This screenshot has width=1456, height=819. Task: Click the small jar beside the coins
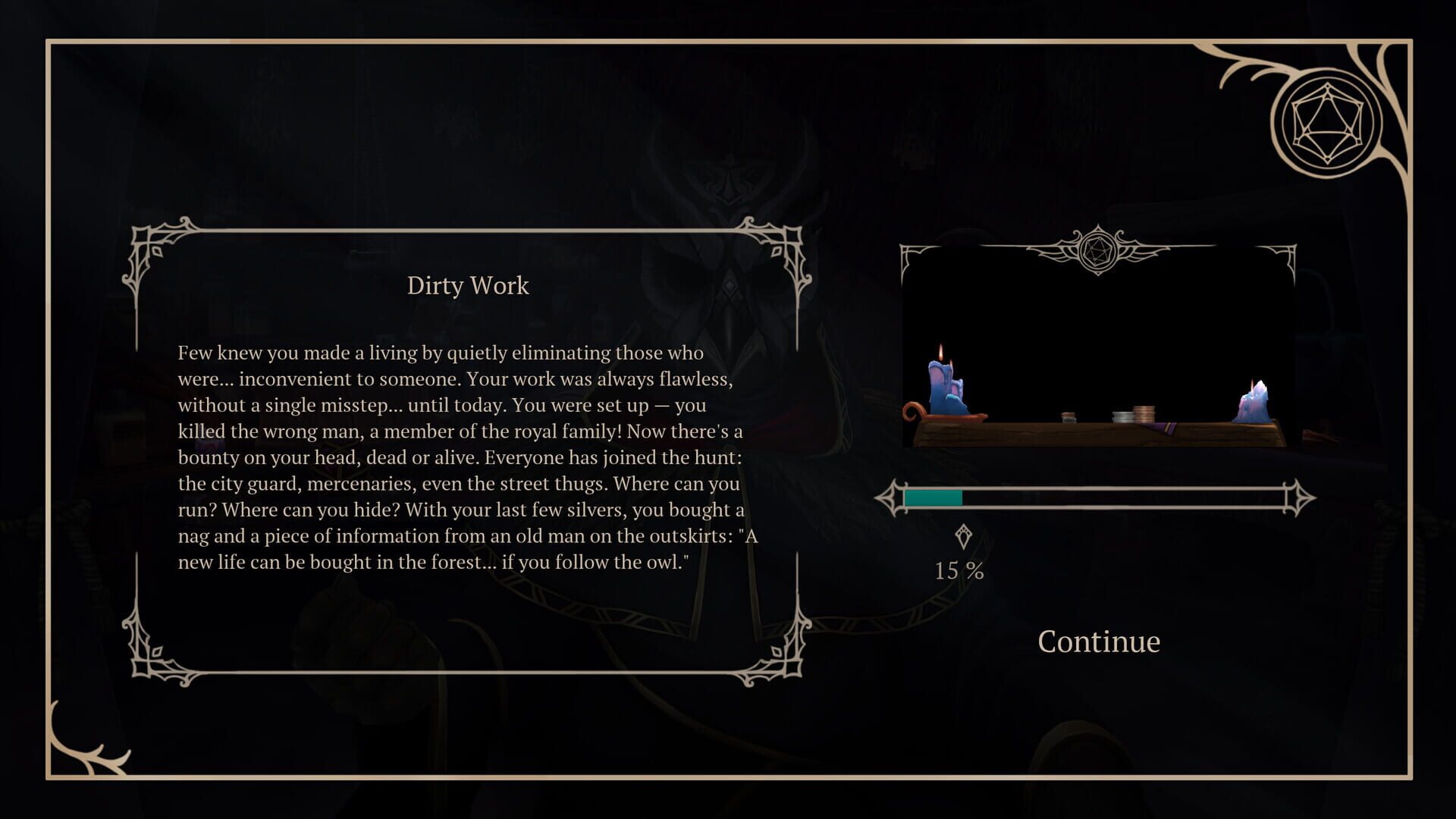point(1069,417)
